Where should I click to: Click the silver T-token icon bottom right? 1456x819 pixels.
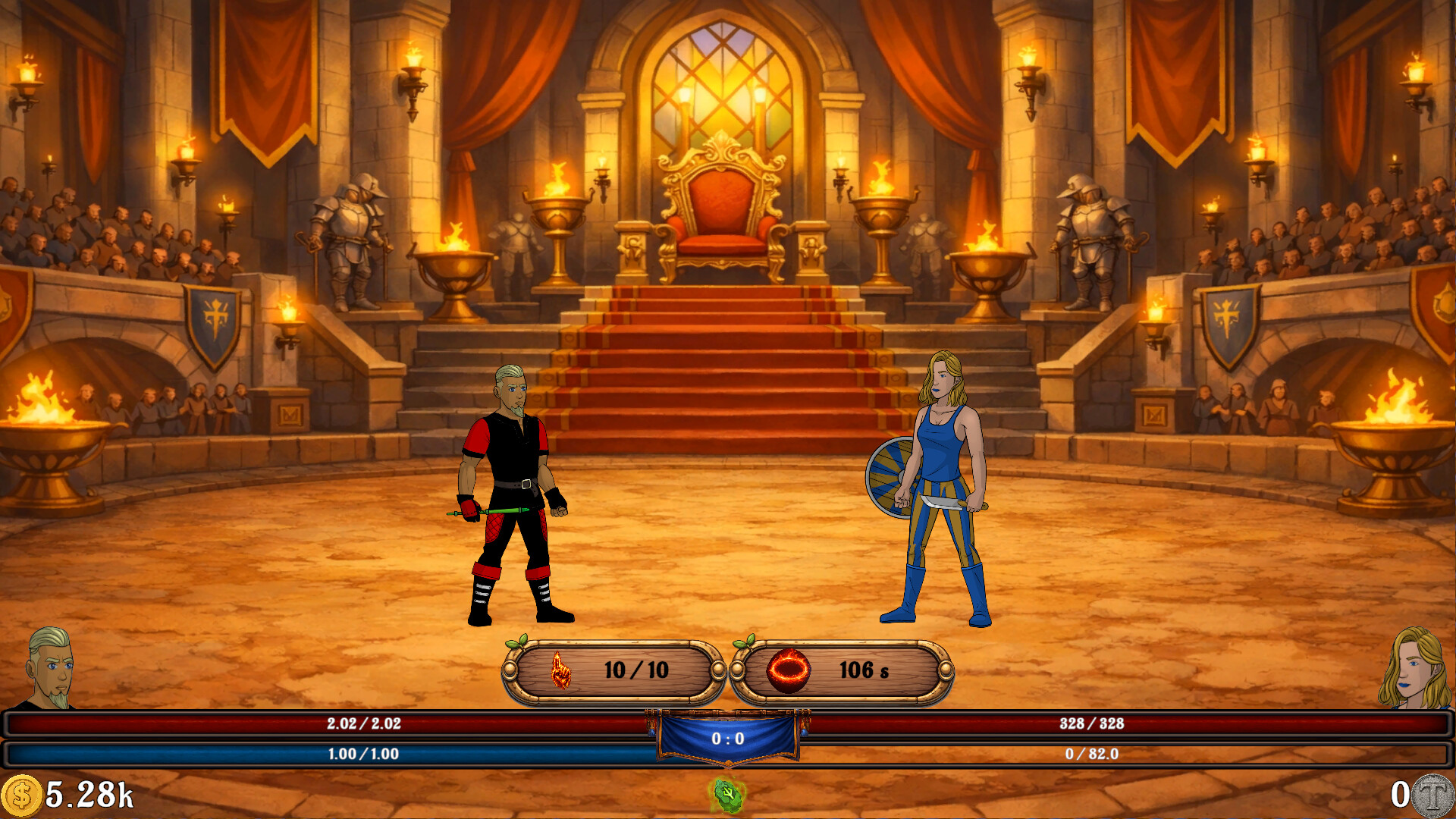click(1432, 795)
